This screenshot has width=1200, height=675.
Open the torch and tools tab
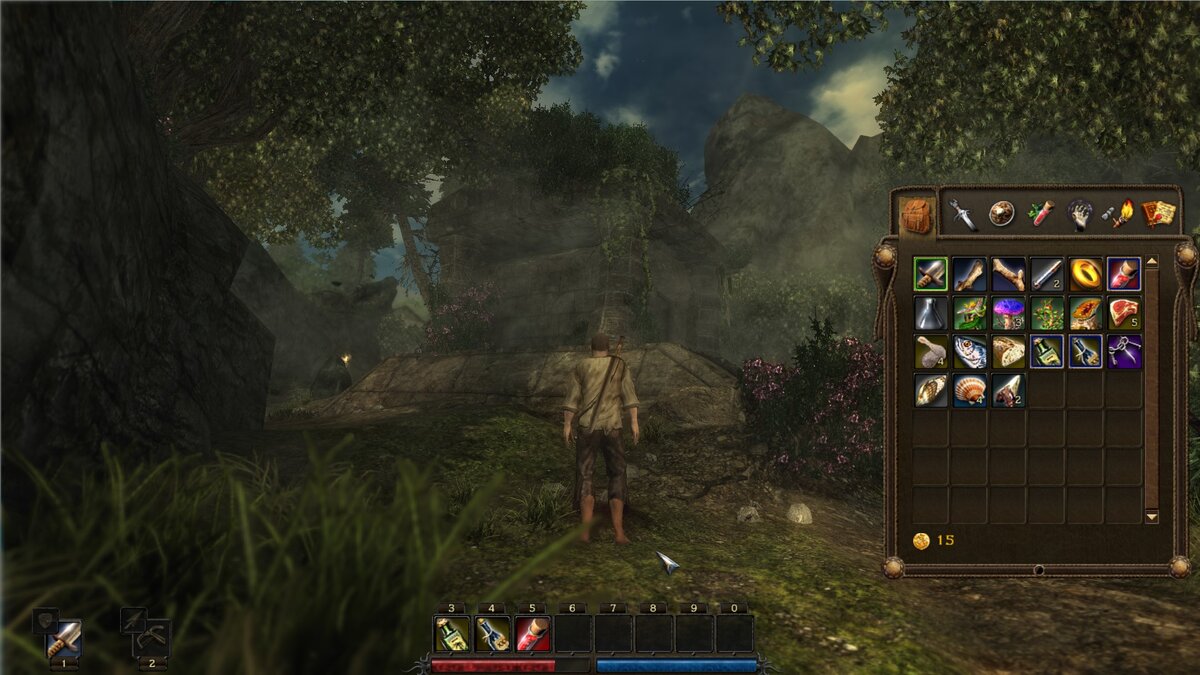tap(1118, 214)
